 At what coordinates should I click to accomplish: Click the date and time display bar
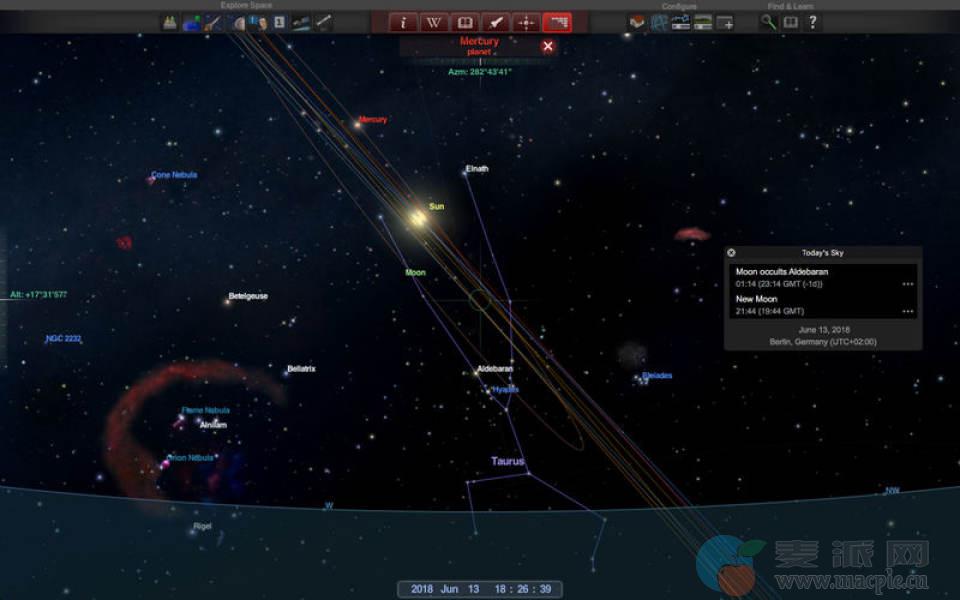pos(480,589)
